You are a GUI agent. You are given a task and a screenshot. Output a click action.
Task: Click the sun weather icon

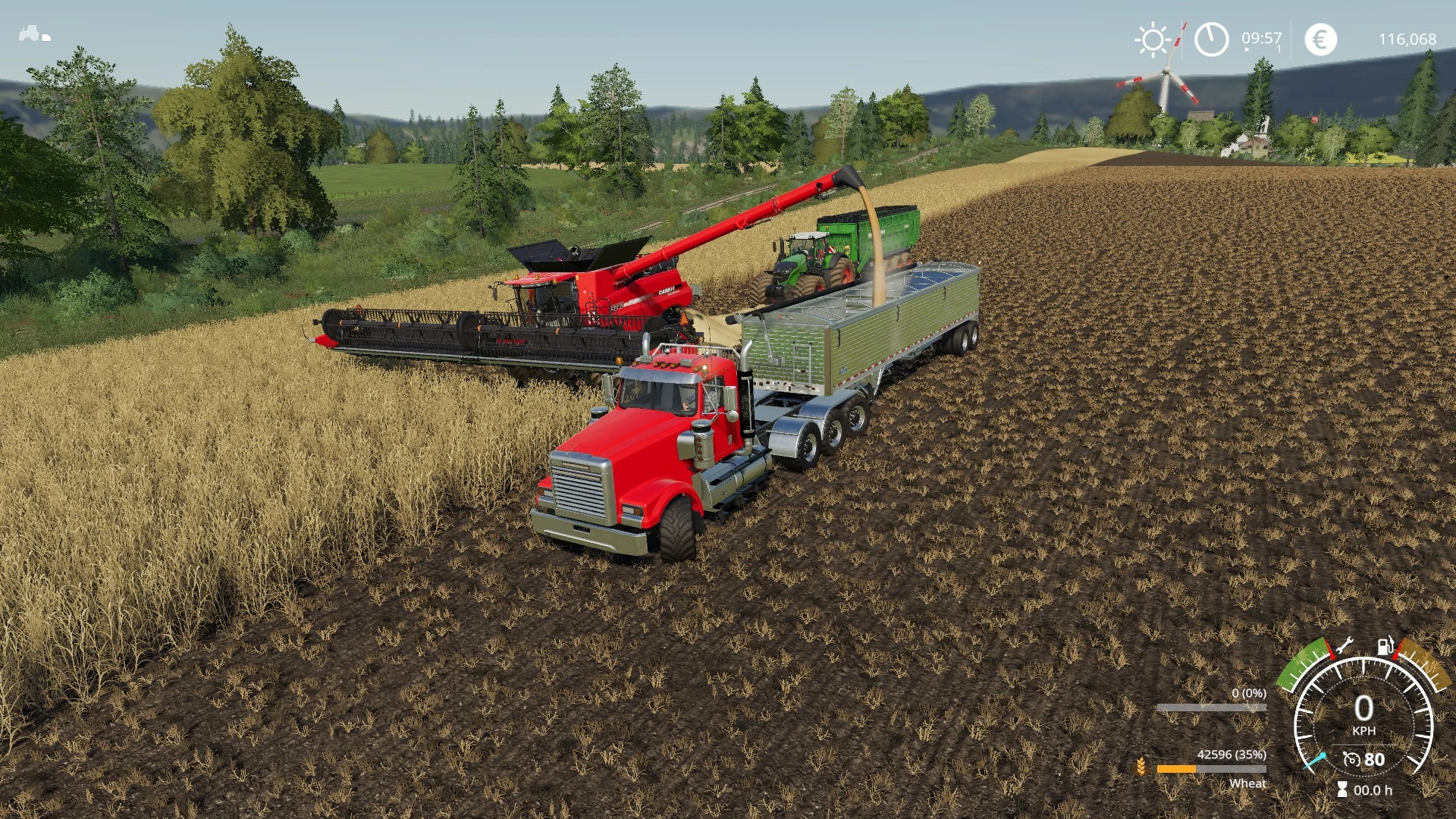pyautogui.click(x=1153, y=39)
